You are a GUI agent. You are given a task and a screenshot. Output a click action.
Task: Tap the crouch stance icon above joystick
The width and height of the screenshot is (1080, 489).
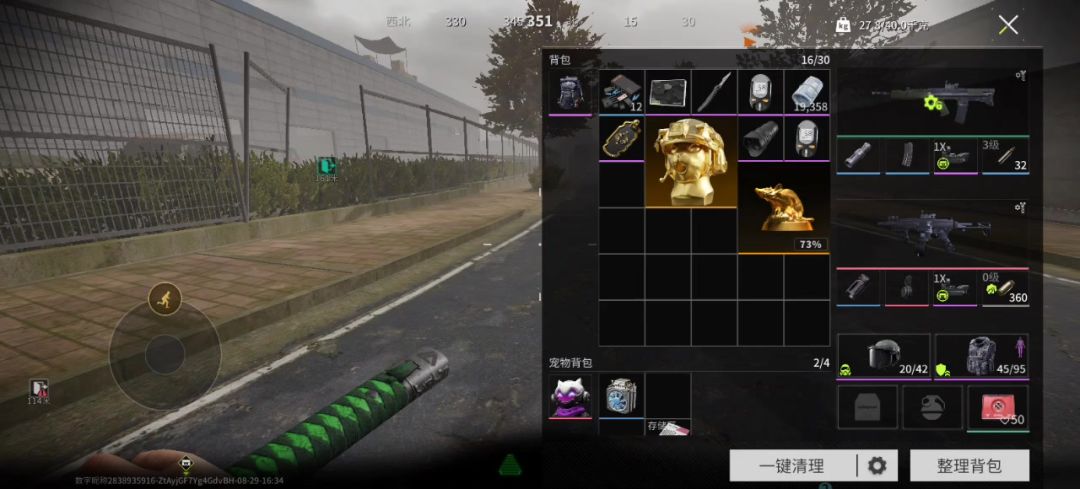164,298
